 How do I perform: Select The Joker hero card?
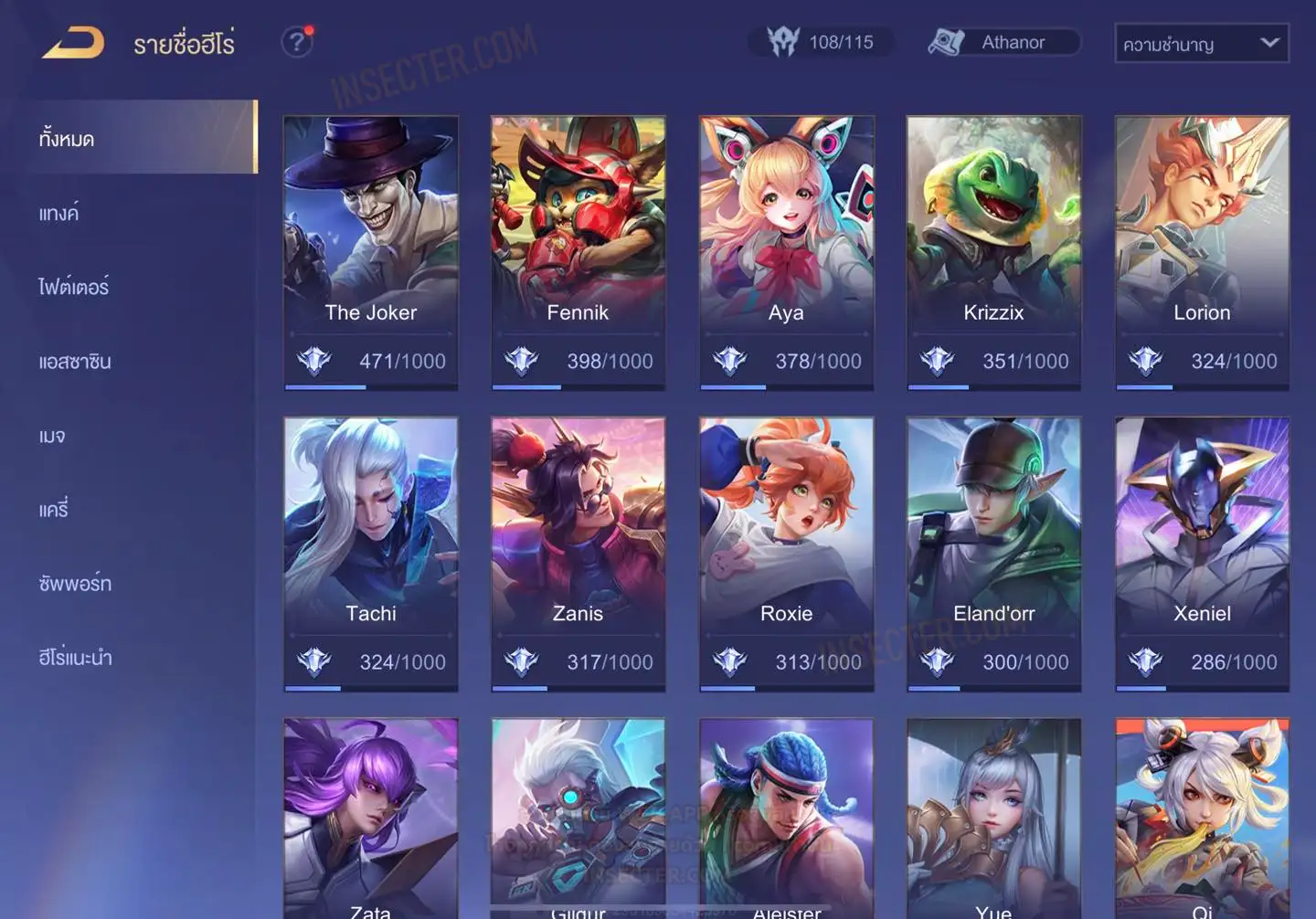[370, 251]
